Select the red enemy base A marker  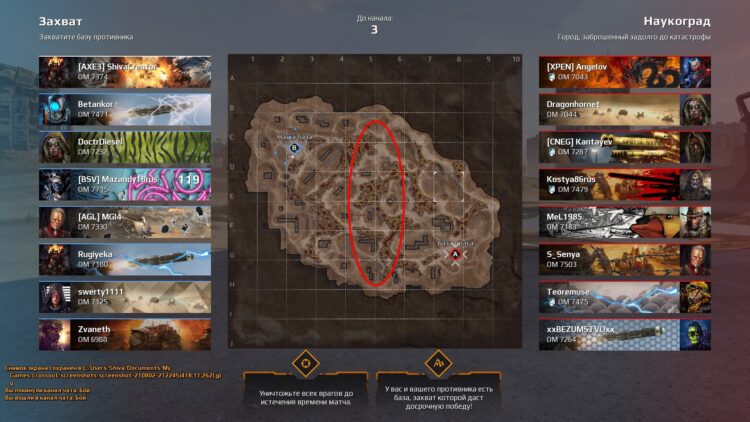point(456,256)
